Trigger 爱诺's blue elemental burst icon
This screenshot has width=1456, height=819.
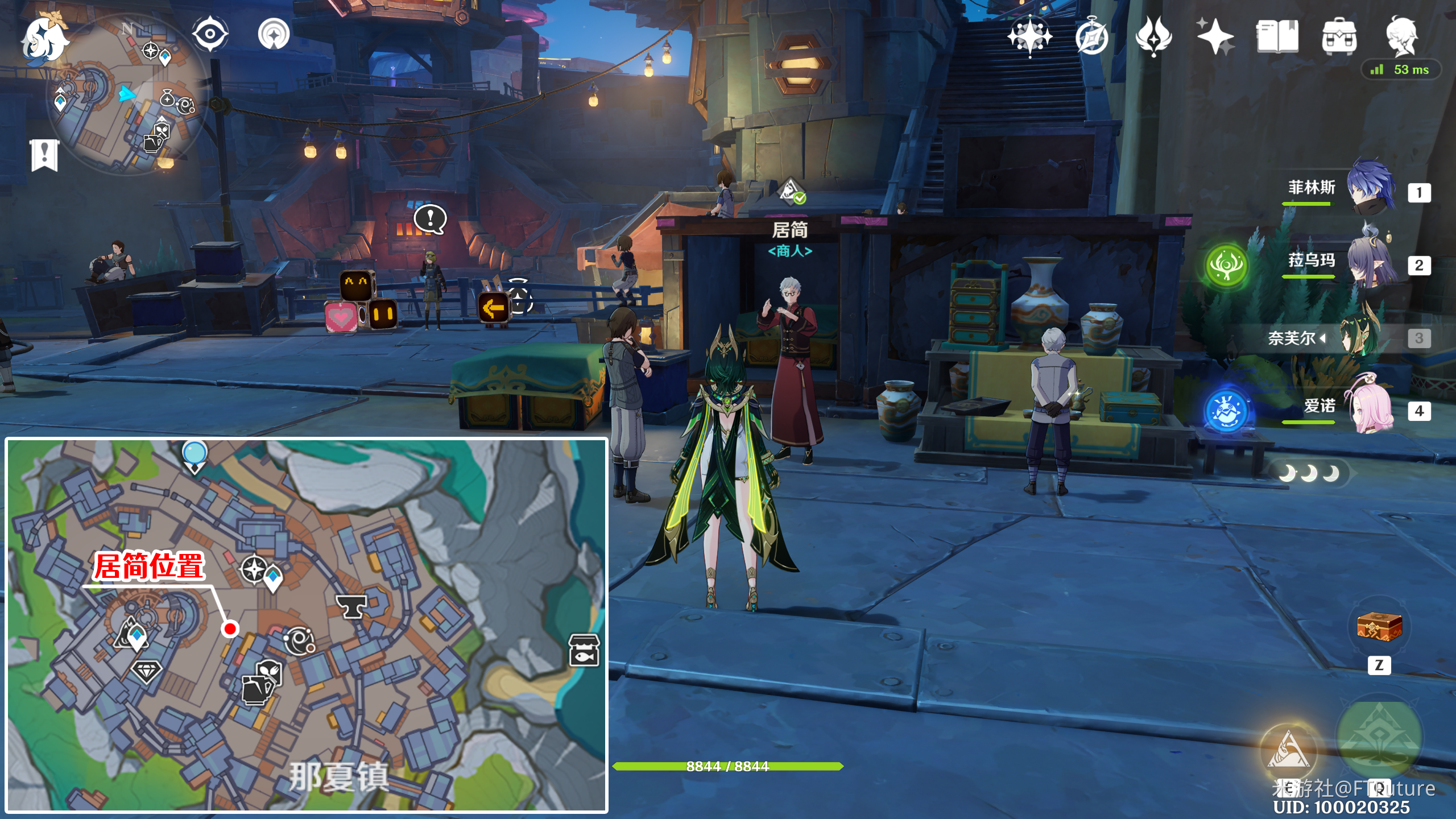1226,411
